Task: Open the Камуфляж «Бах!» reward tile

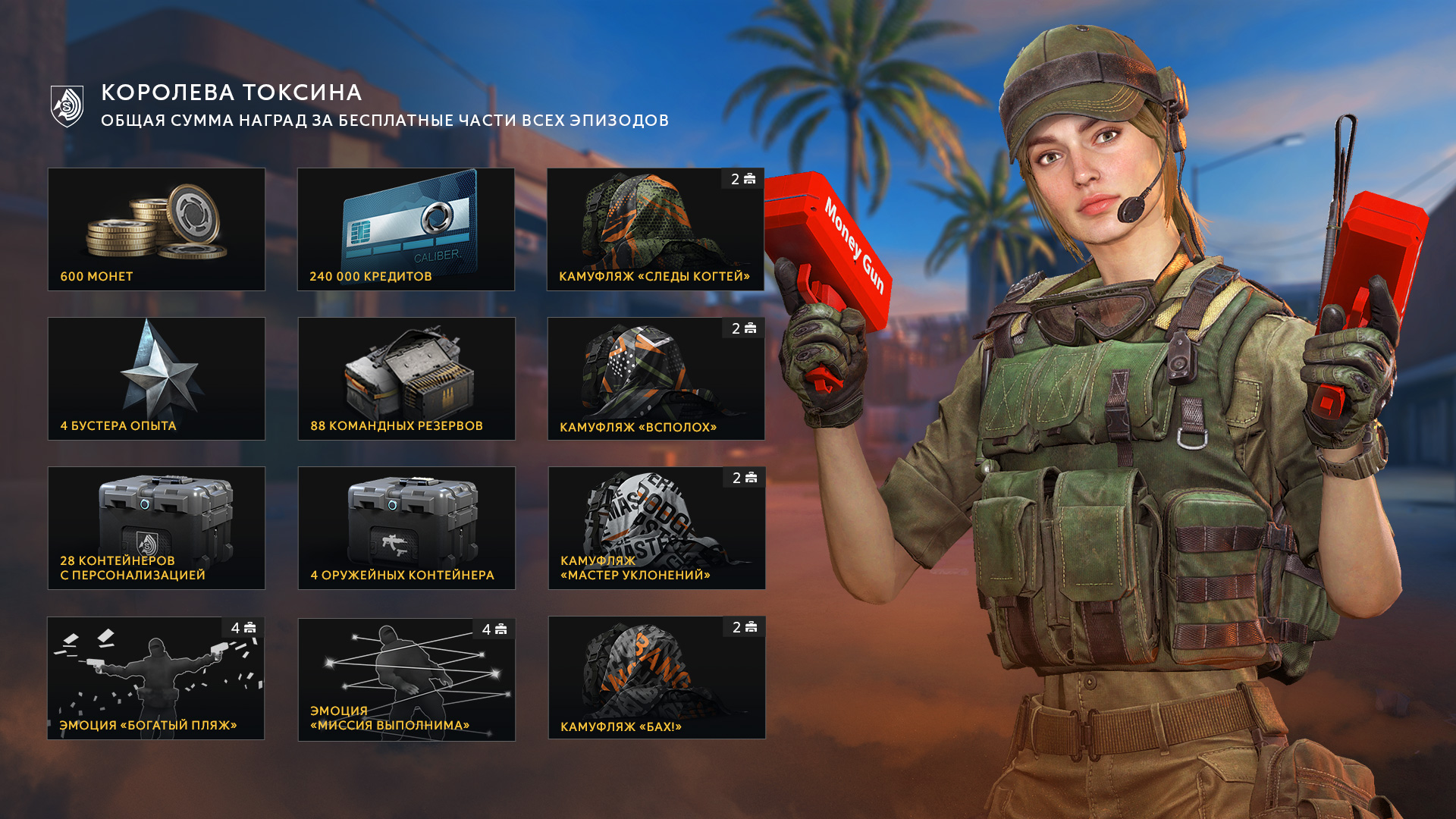Action: point(657,677)
